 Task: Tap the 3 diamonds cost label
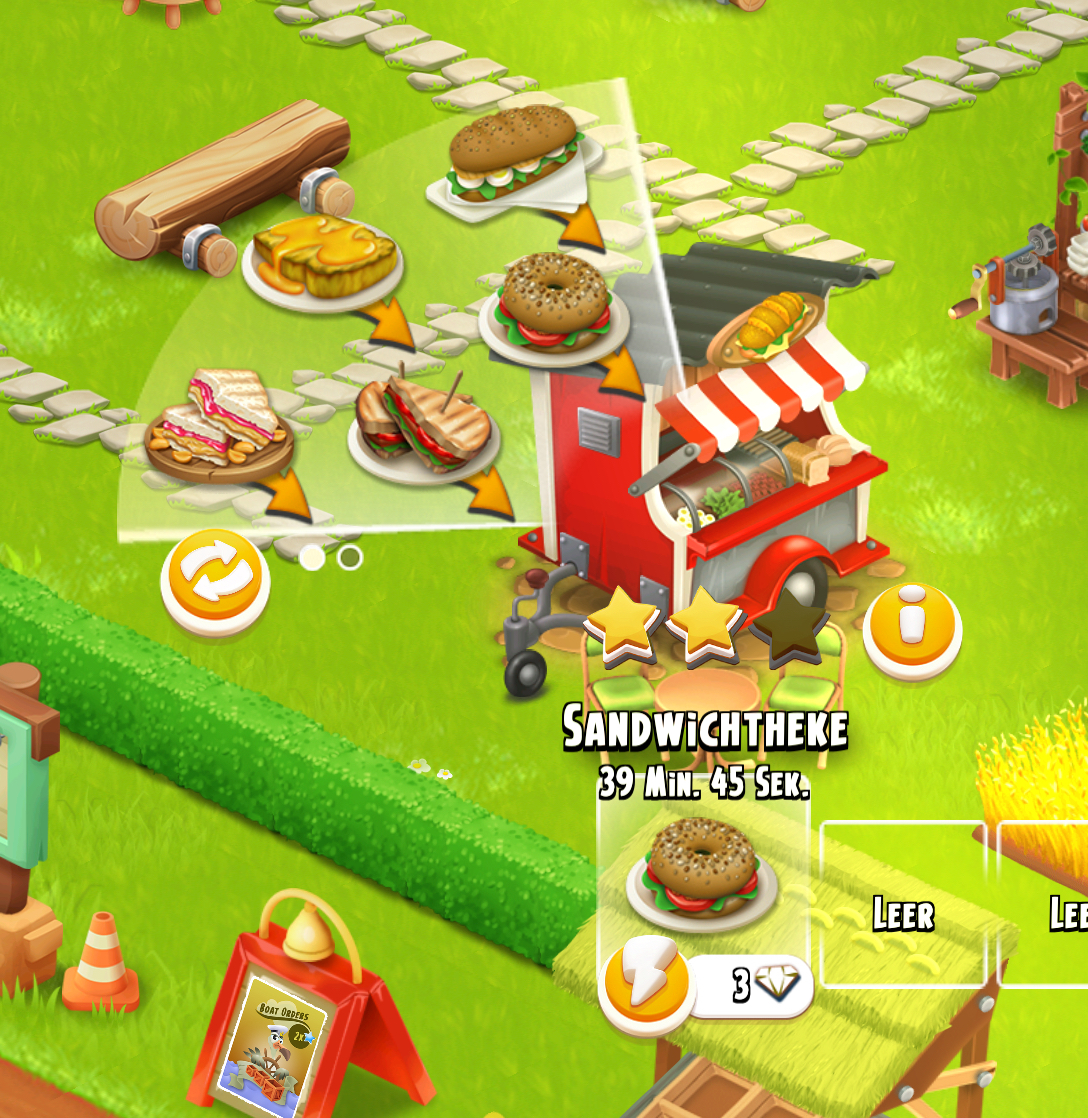point(755,985)
